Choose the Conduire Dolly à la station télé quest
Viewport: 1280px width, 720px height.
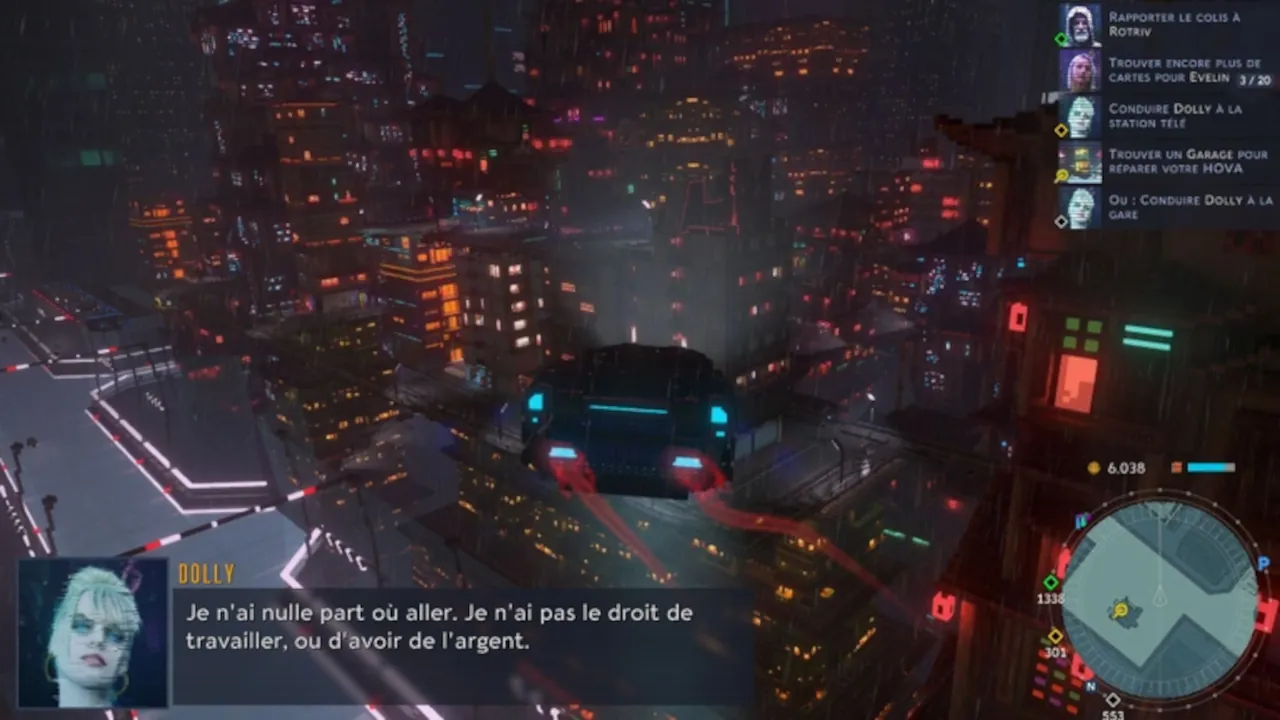[x=1166, y=116]
